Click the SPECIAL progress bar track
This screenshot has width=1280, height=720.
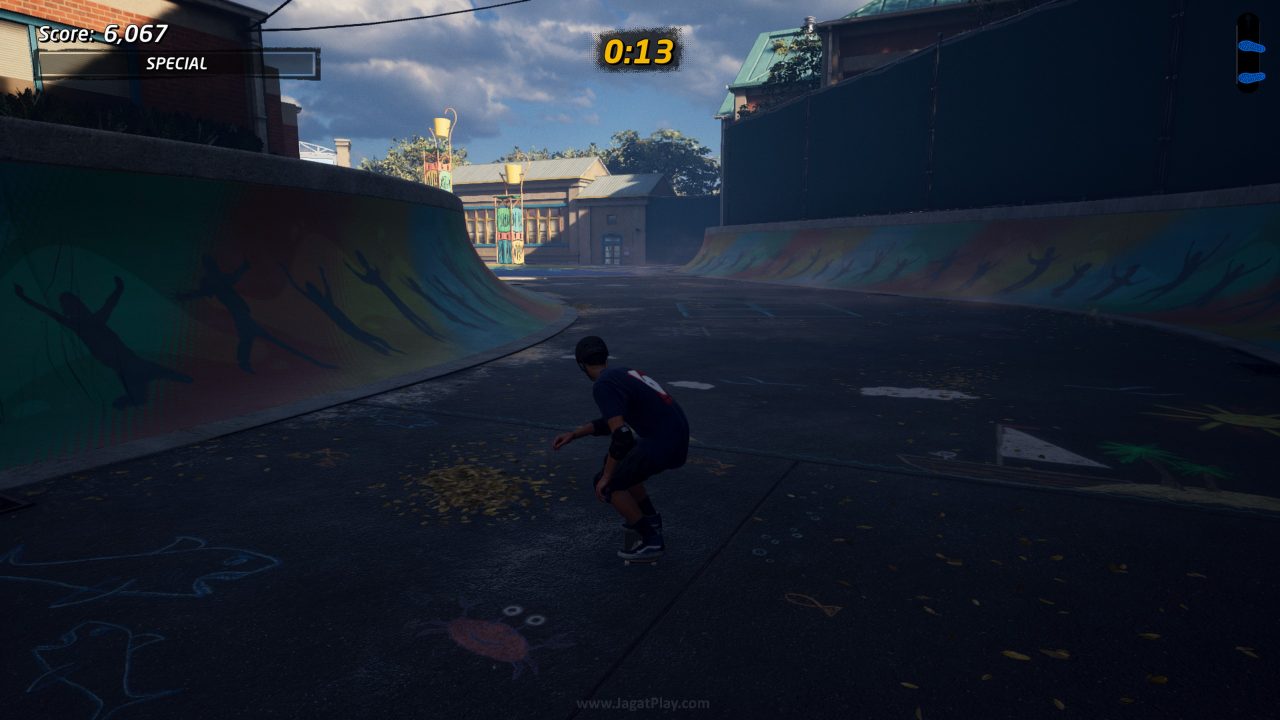click(180, 62)
